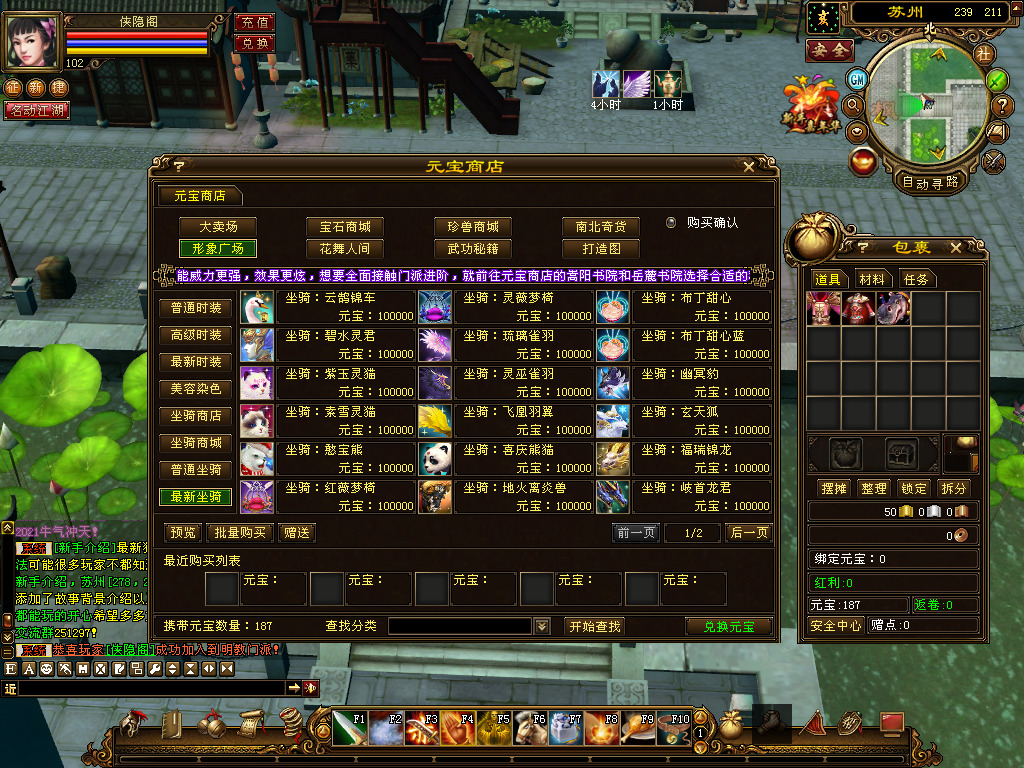This screenshot has width=1024, height=768.
Task: Select the 坐骑：云鹤锦车 mount item
Action: pyautogui.click(x=330, y=306)
